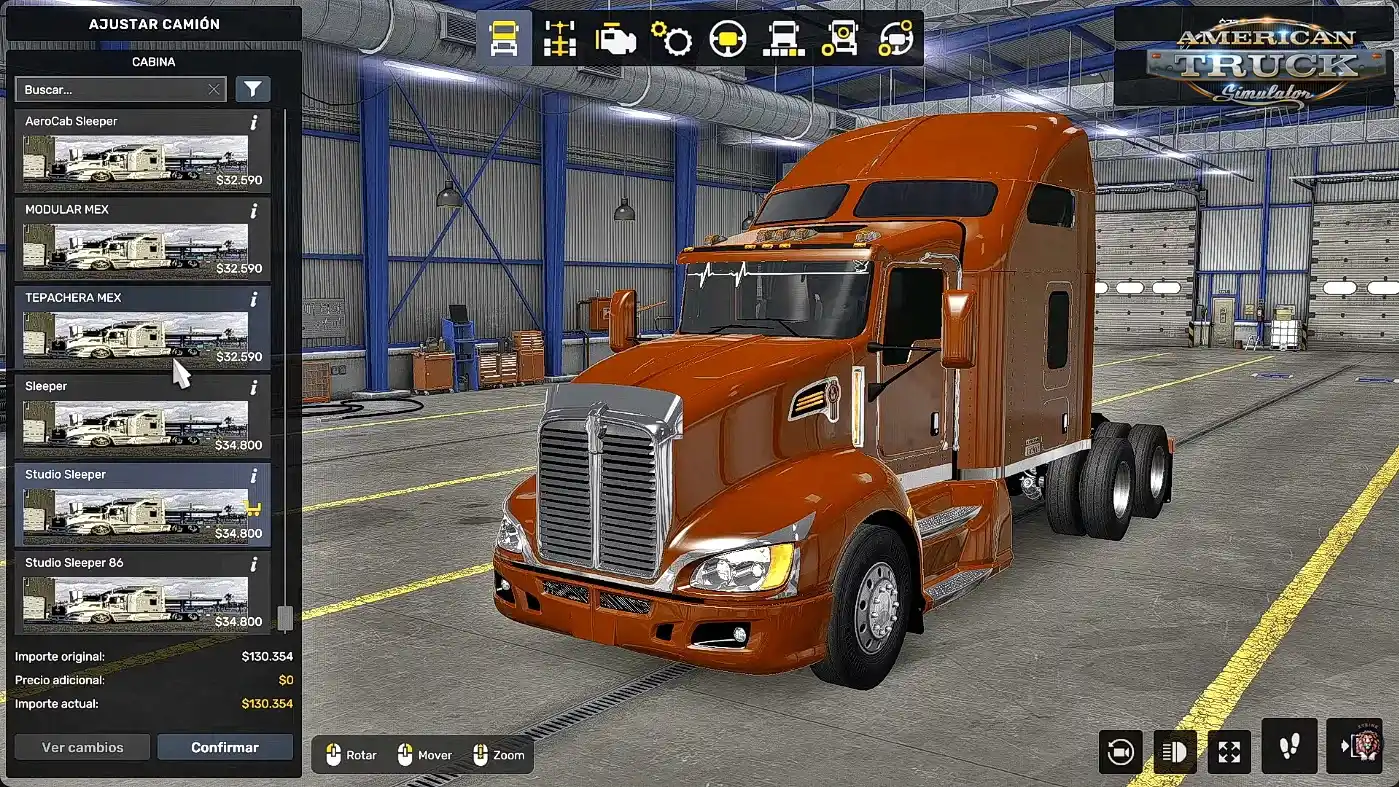Switch to the chassis category tab

pyautogui.click(x=560, y=39)
